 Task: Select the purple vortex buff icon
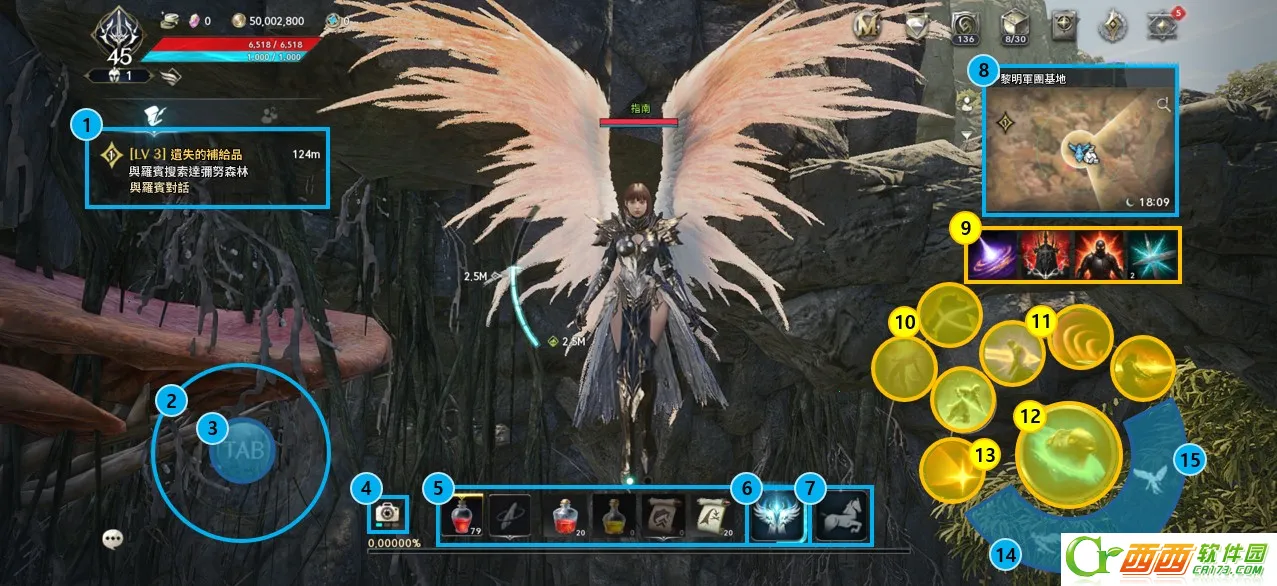[x=992, y=255]
